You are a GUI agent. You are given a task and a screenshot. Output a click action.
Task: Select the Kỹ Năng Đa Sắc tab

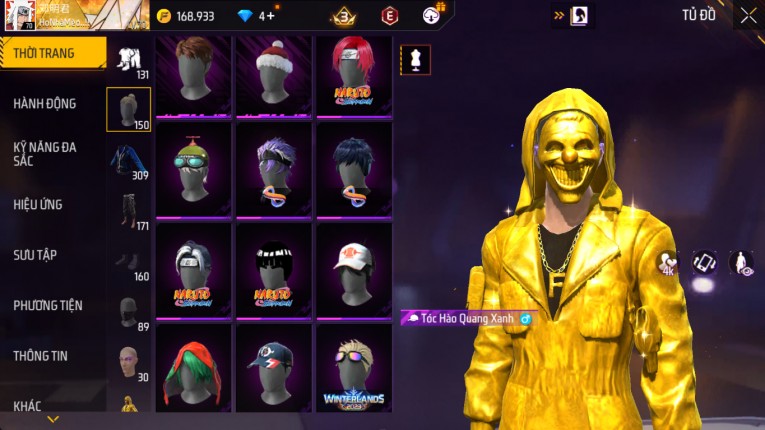(45, 153)
